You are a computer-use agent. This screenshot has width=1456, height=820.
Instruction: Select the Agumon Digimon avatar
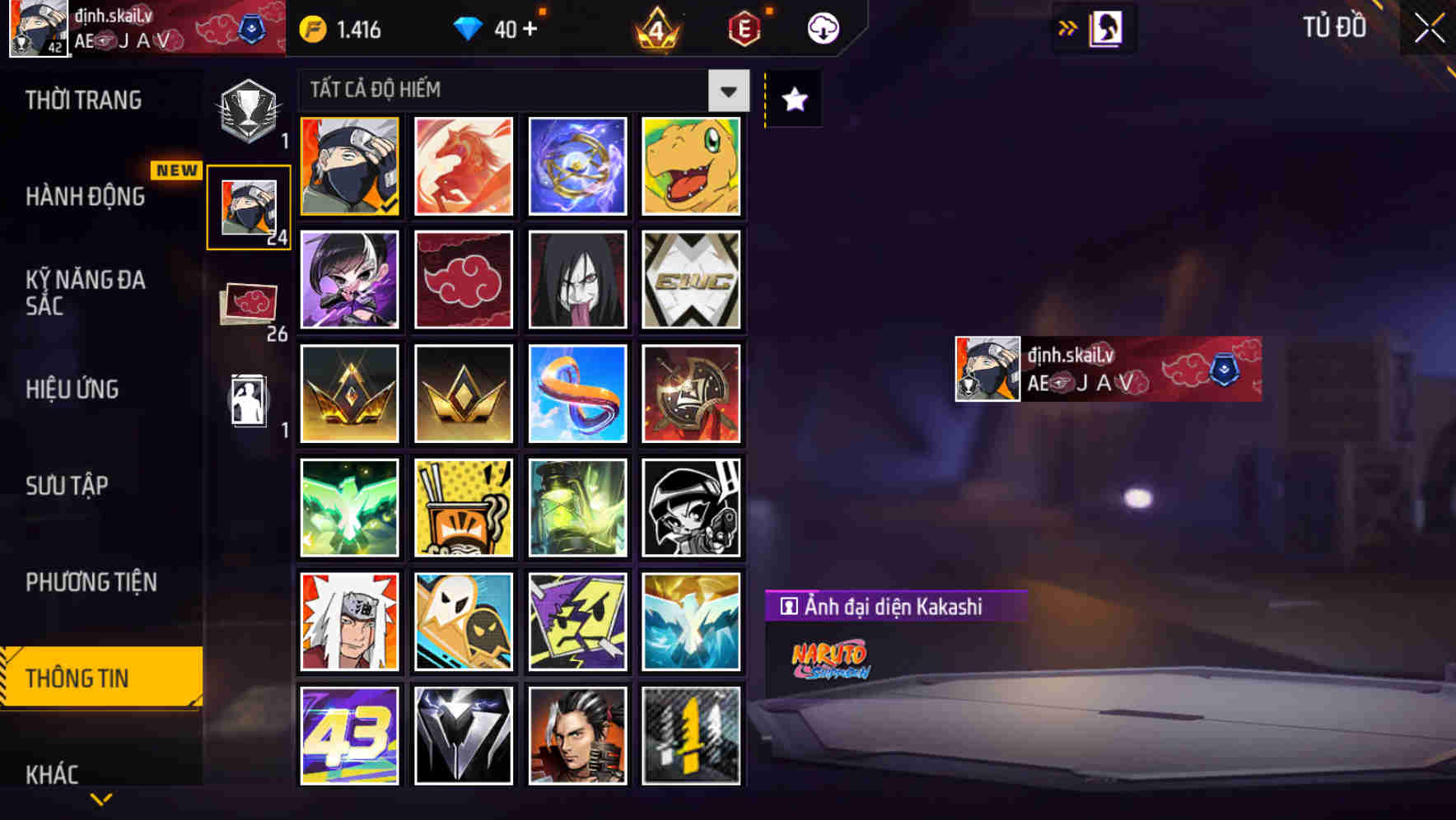(x=691, y=165)
